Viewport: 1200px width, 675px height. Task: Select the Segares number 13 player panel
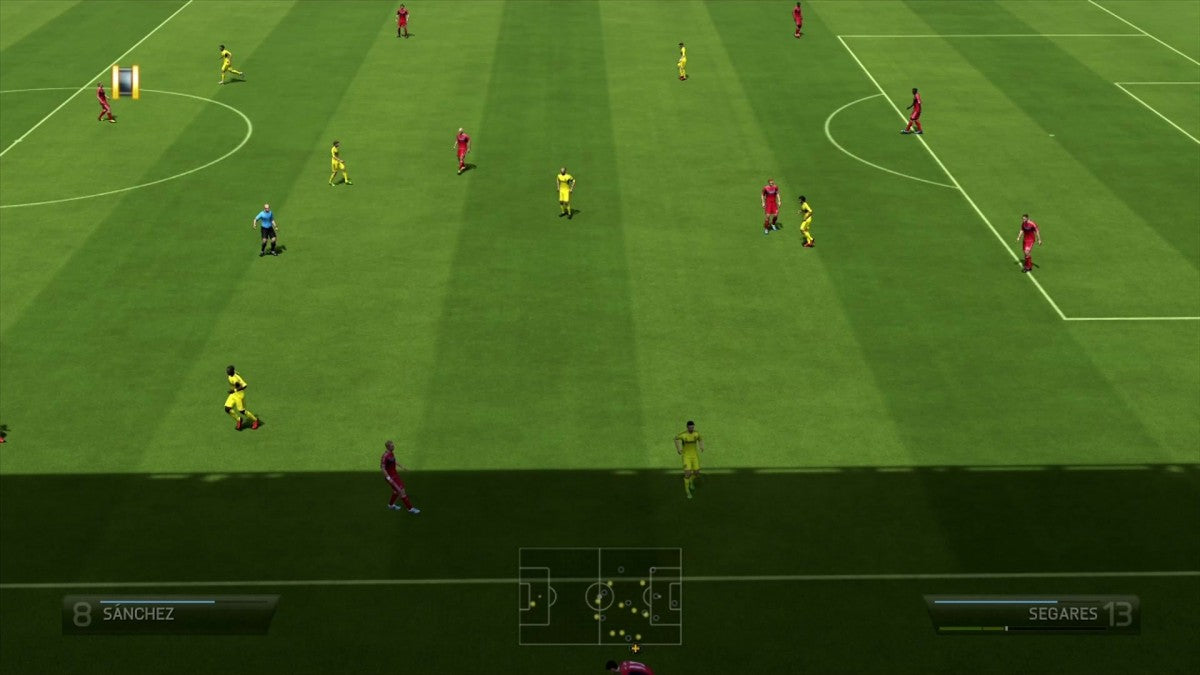coord(1032,614)
